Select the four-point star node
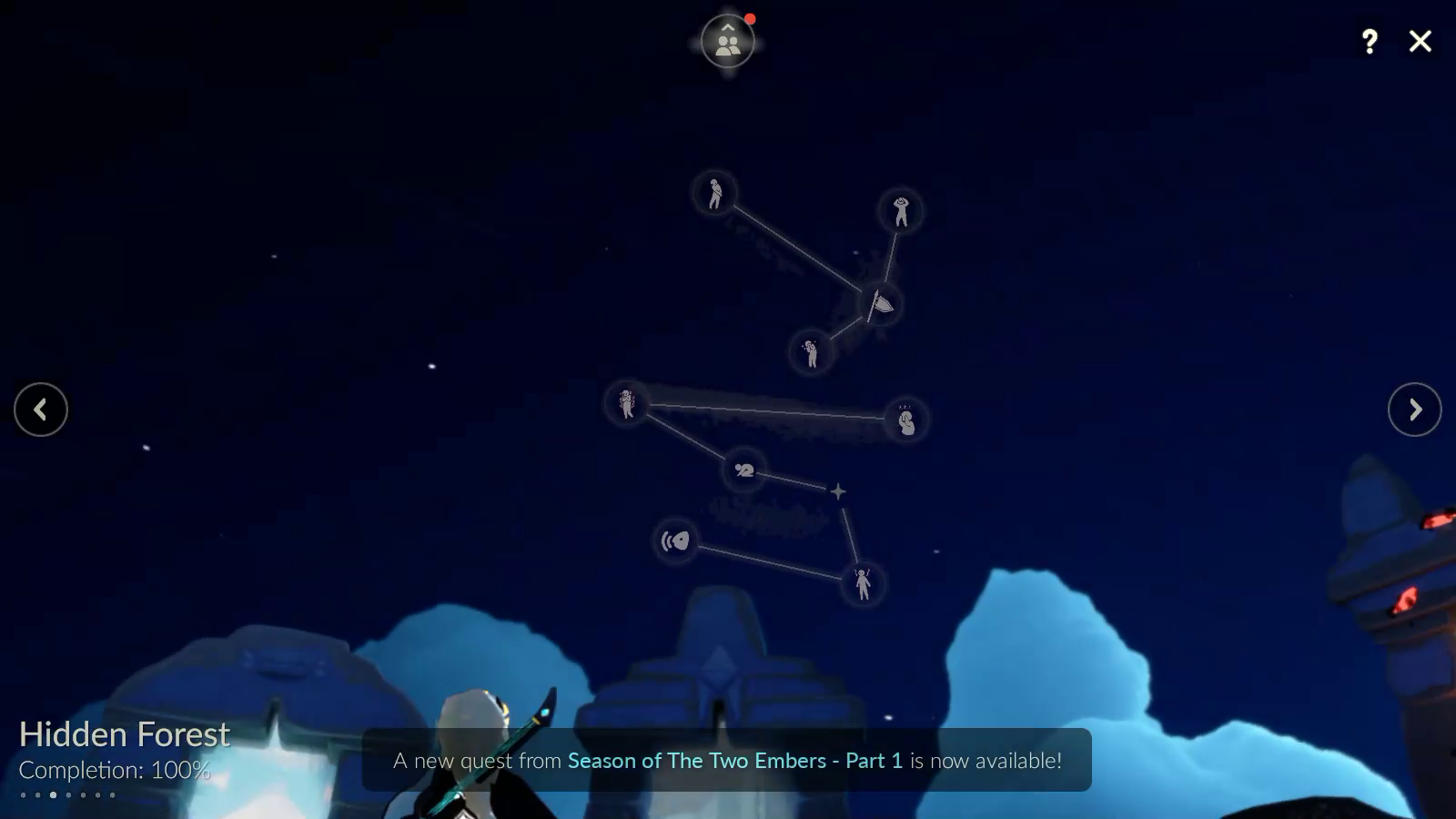The height and width of the screenshot is (819, 1456). tap(837, 491)
